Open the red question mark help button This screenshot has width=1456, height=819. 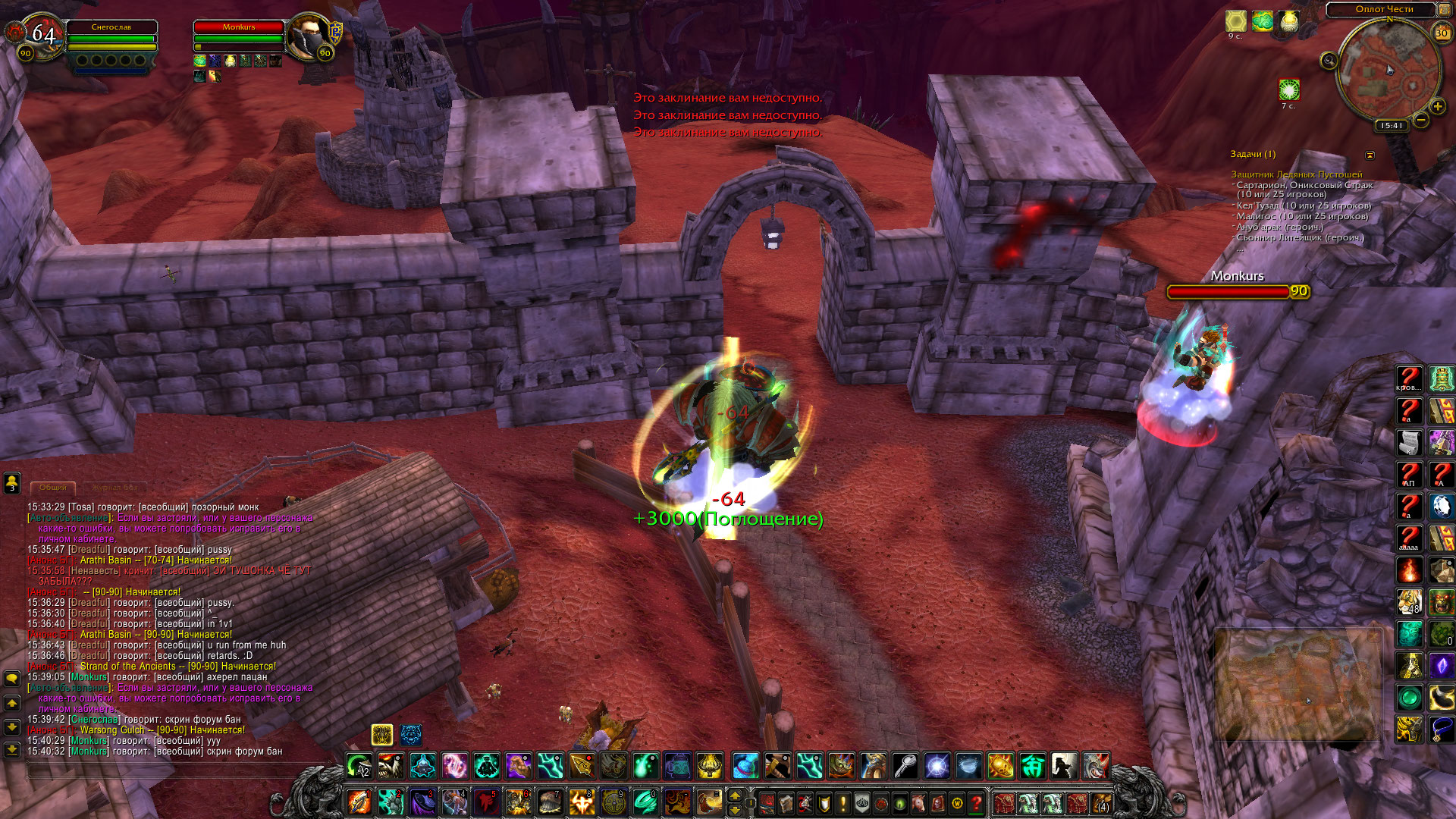(x=976, y=802)
